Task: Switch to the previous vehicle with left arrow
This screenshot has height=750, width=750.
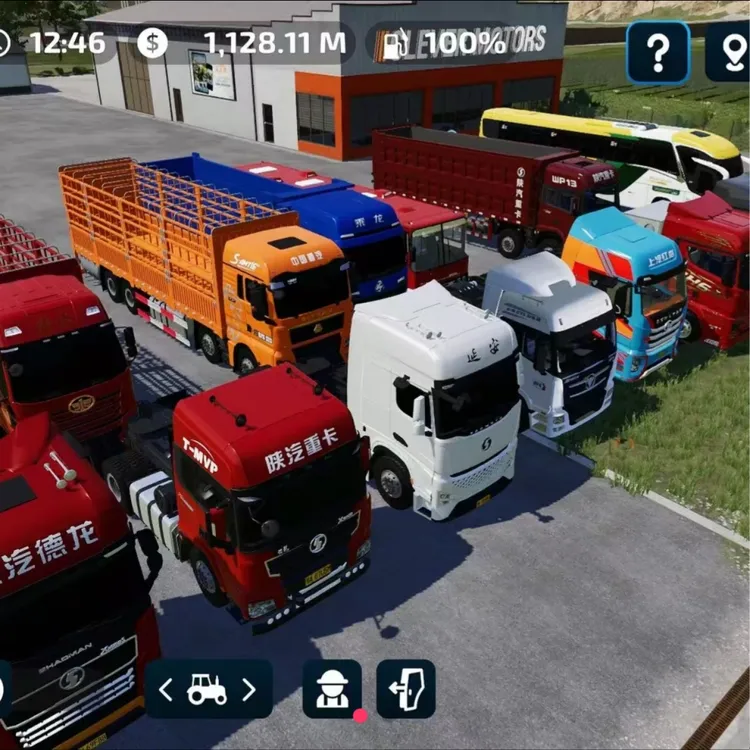Action: [166, 689]
